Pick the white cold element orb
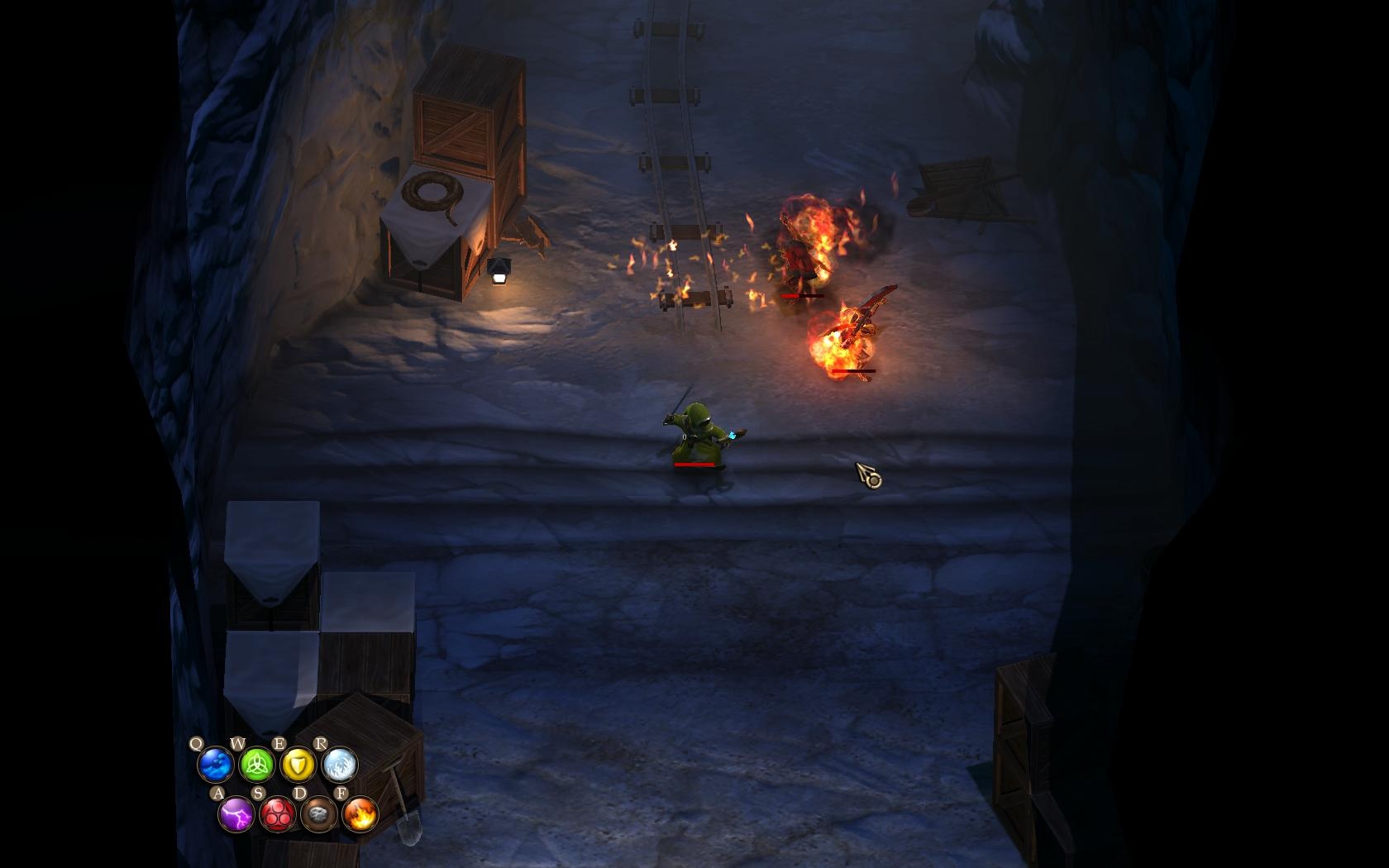 pyautogui.click(x=339, y=765)
